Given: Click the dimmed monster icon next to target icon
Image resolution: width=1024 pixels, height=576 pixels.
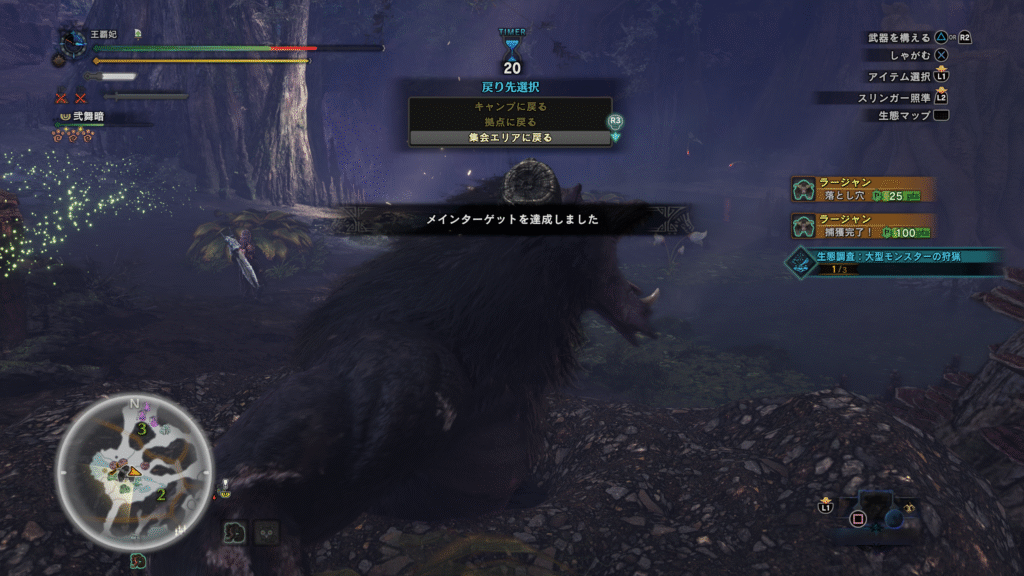Looking at the screenshot, I should tap(266, 532).
